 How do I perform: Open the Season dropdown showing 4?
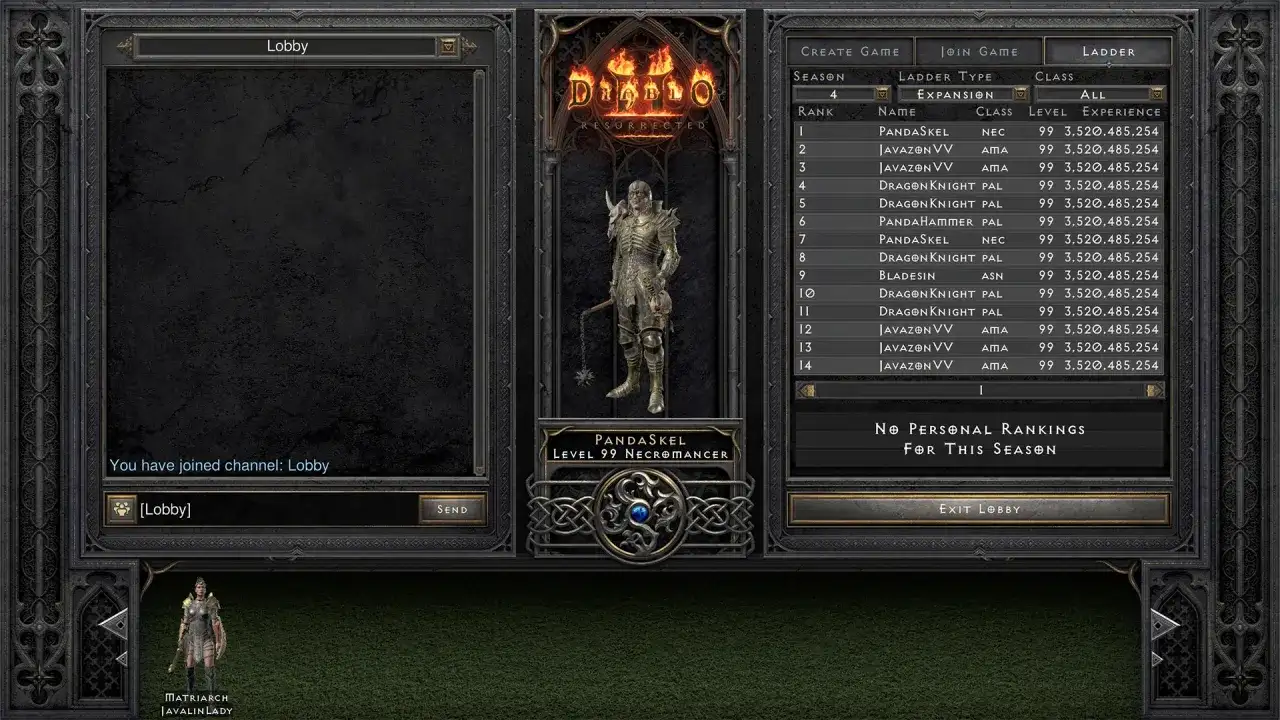[882, 93]
